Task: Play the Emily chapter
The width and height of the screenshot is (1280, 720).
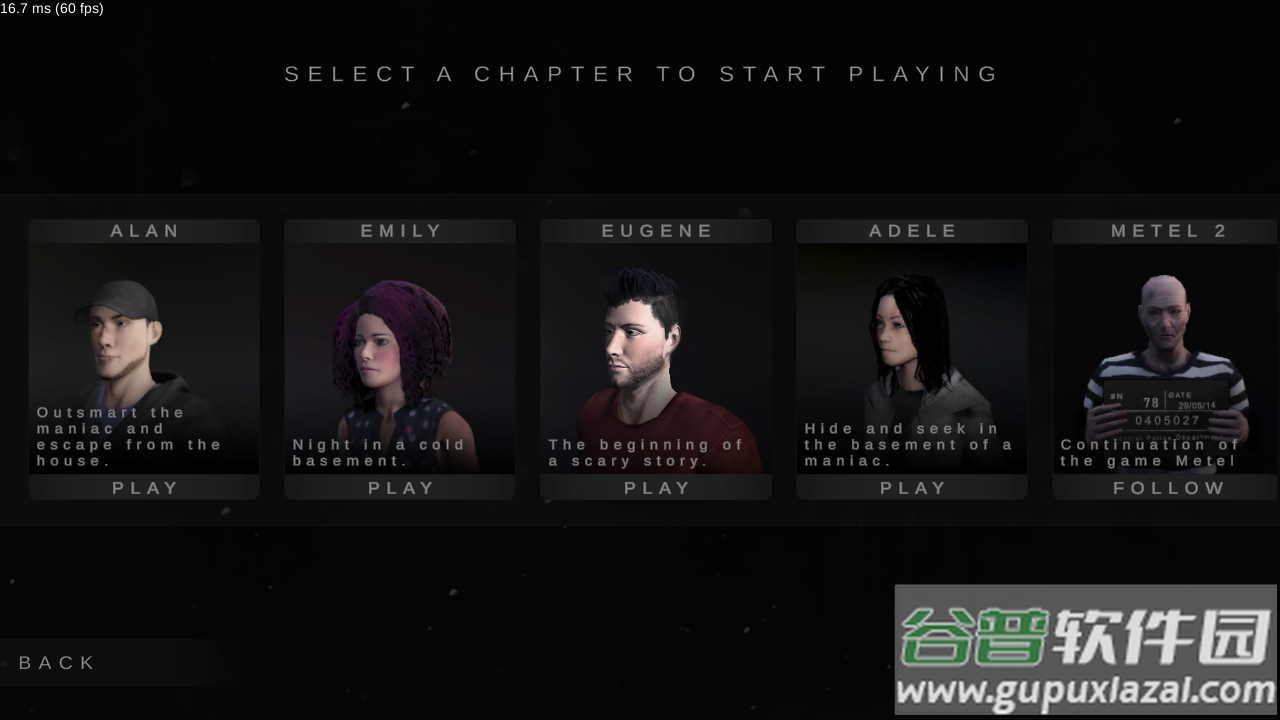Action: [400, 488]
